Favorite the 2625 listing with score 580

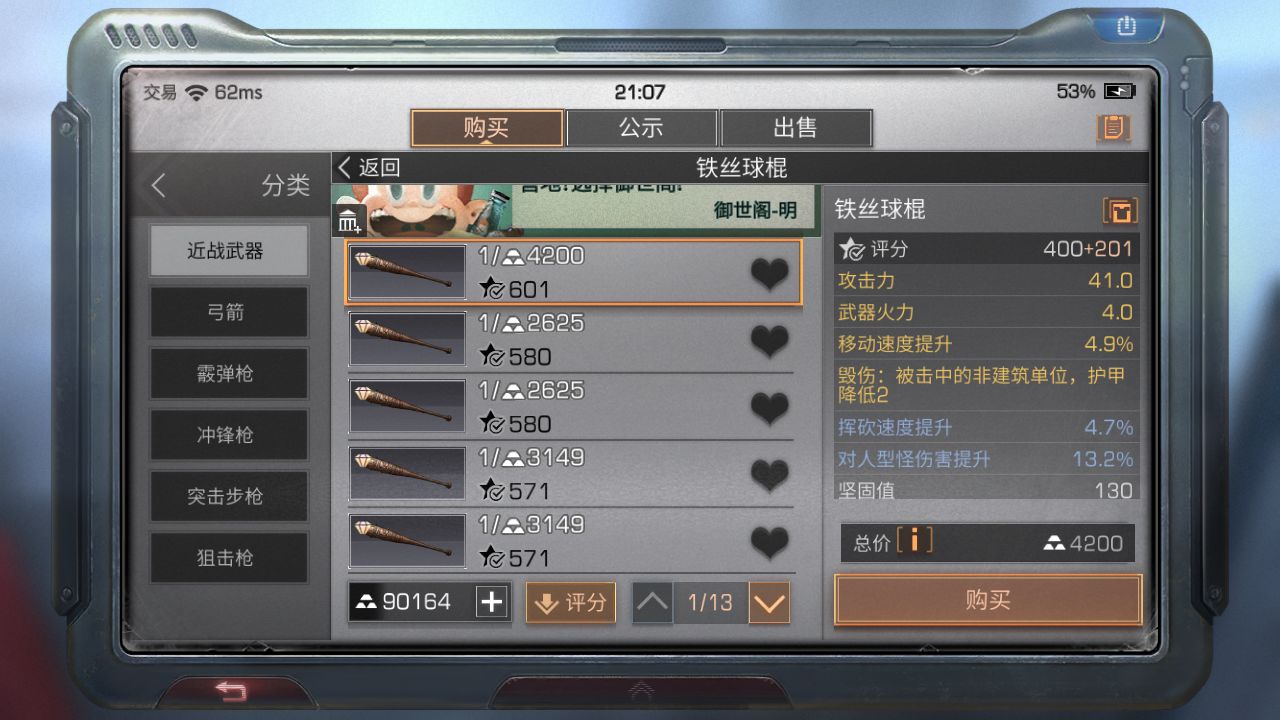[x=769, y=340]
